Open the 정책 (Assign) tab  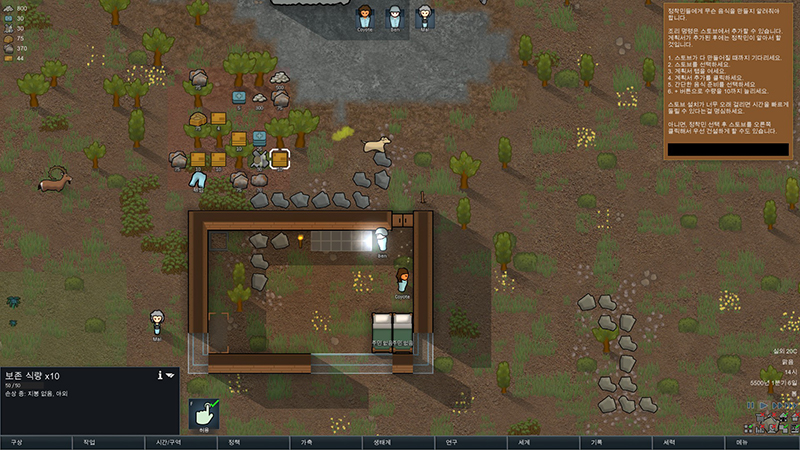[234, 441]
